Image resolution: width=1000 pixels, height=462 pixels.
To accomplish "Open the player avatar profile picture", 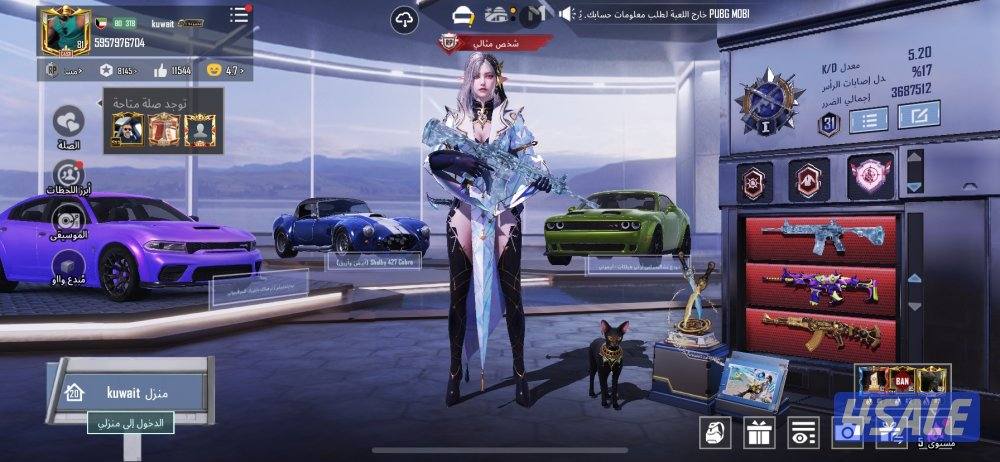I will [x=64, y=31].
